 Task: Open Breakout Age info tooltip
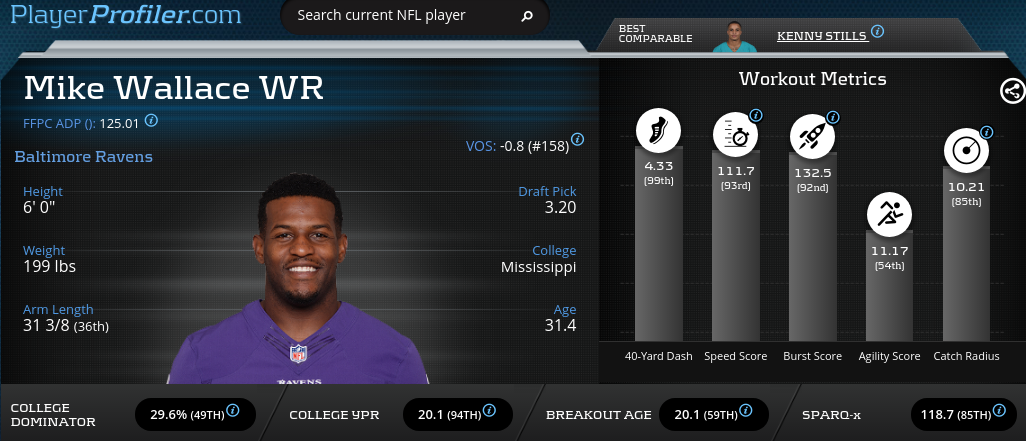748,410
